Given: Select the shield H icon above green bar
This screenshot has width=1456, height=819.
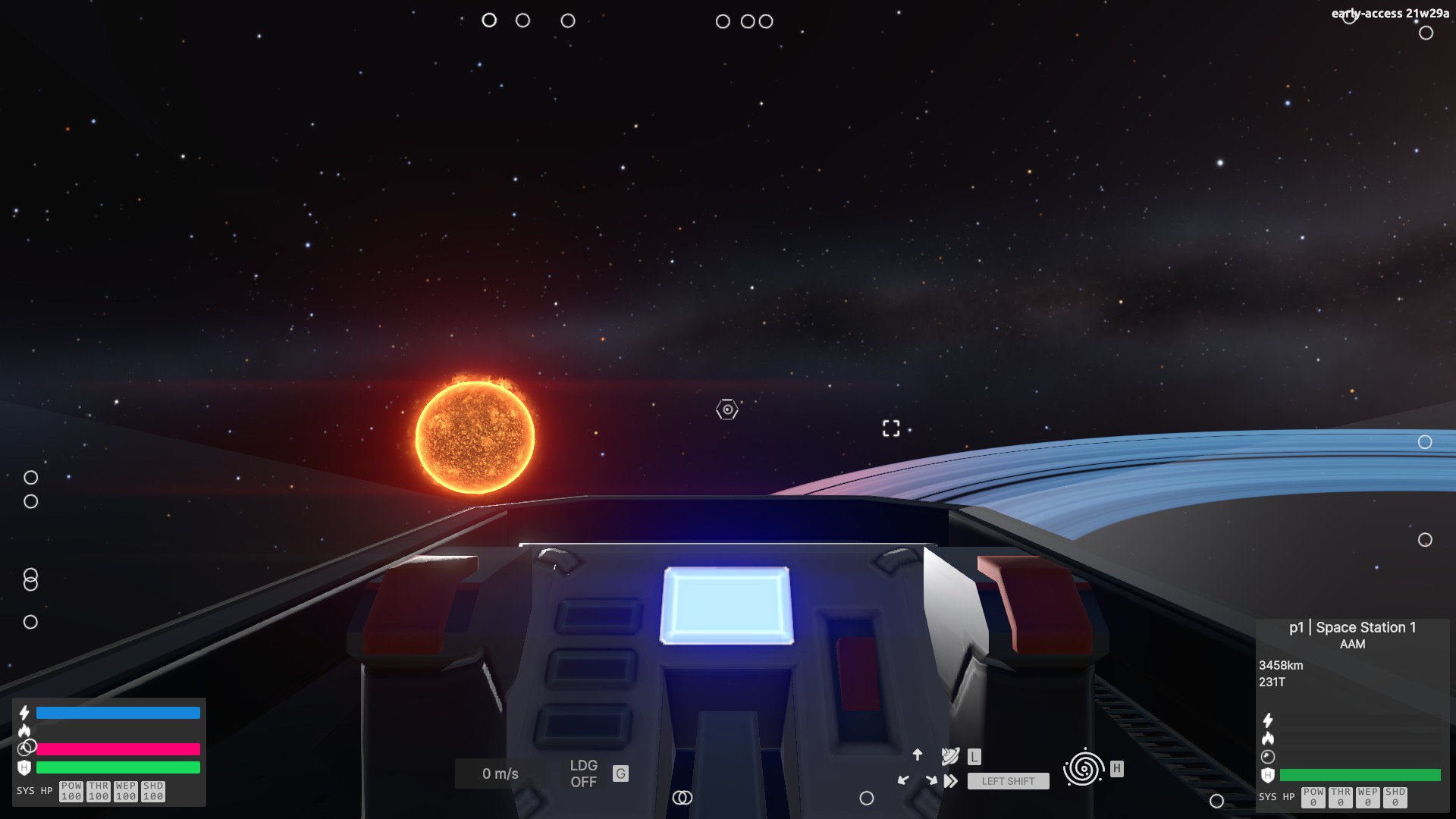Looking at the screenshot, I should coord(25,766).
